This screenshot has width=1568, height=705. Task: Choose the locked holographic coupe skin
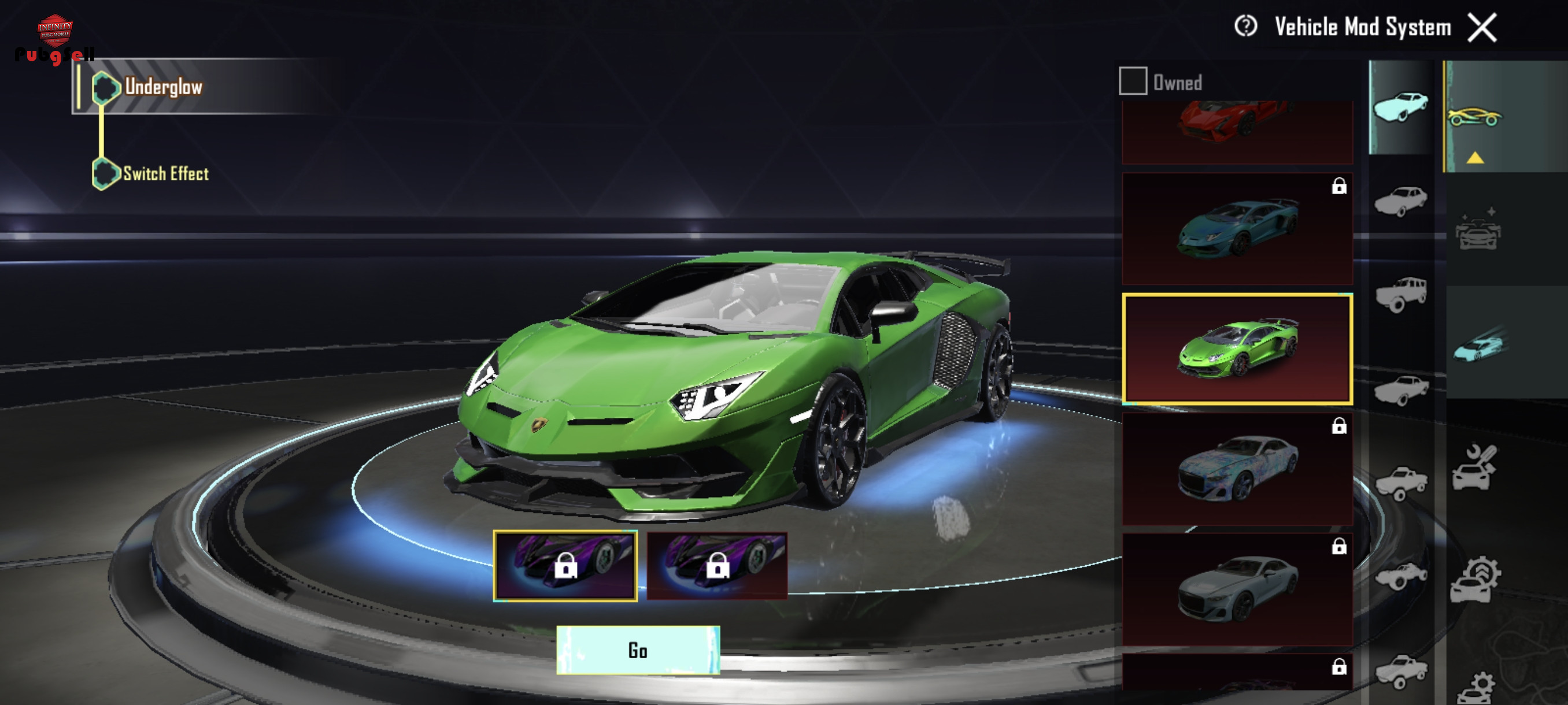point(1237,469)
